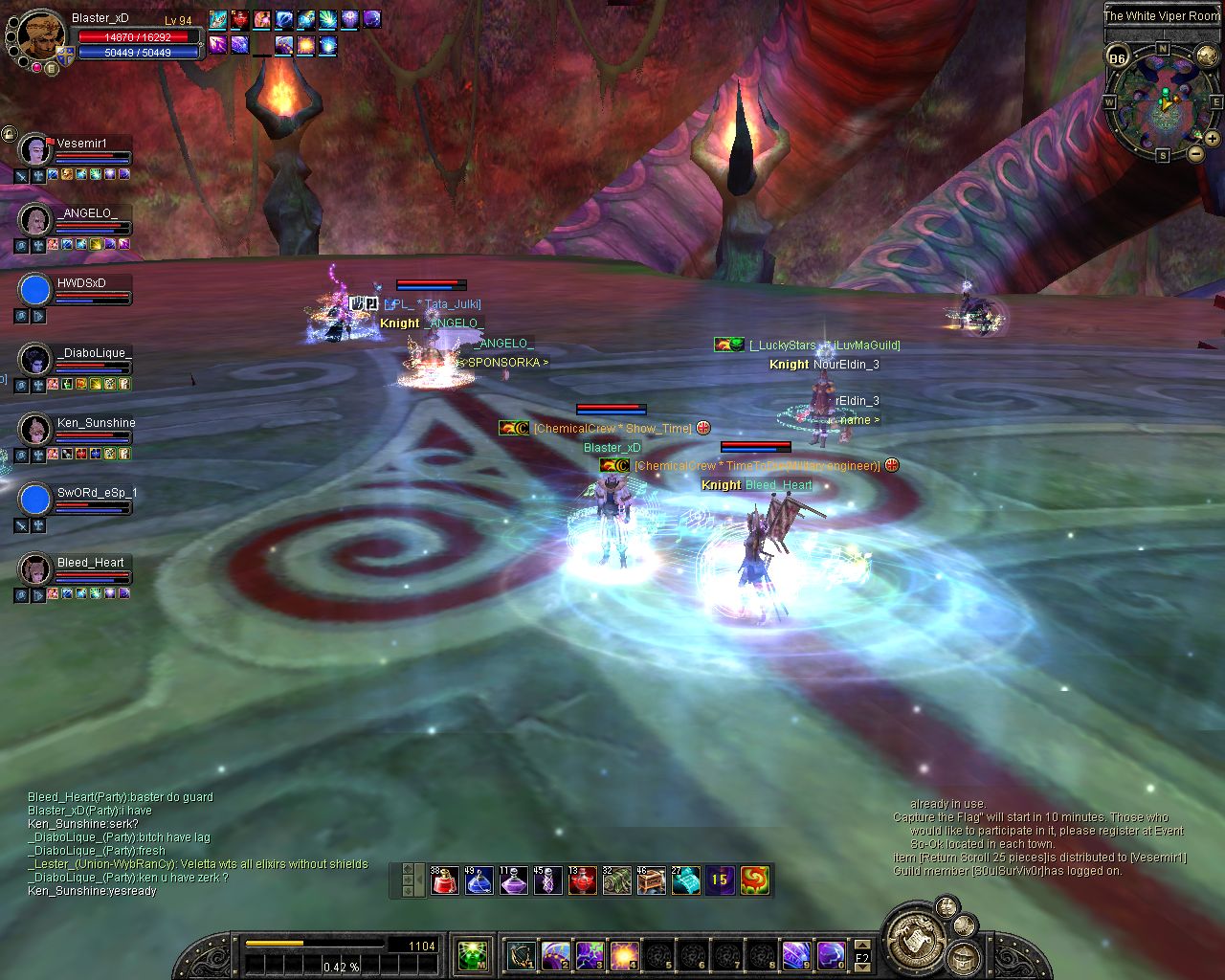Select SwORd_eSp_1 in the party list
The image size is (1225, 980).
click(35, 499)
